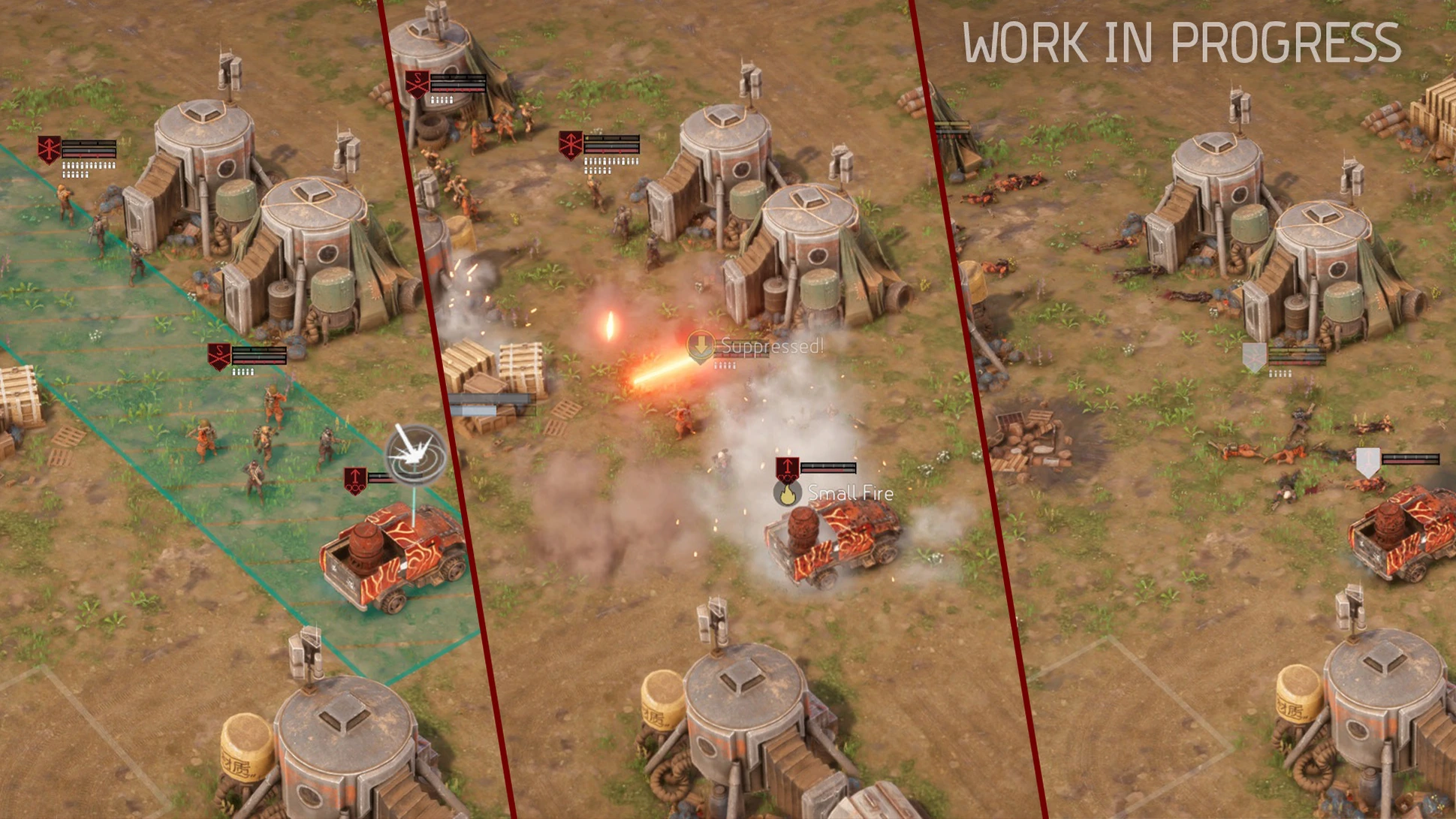Select the Small Fire flame status icon

[x=787, y=494]
